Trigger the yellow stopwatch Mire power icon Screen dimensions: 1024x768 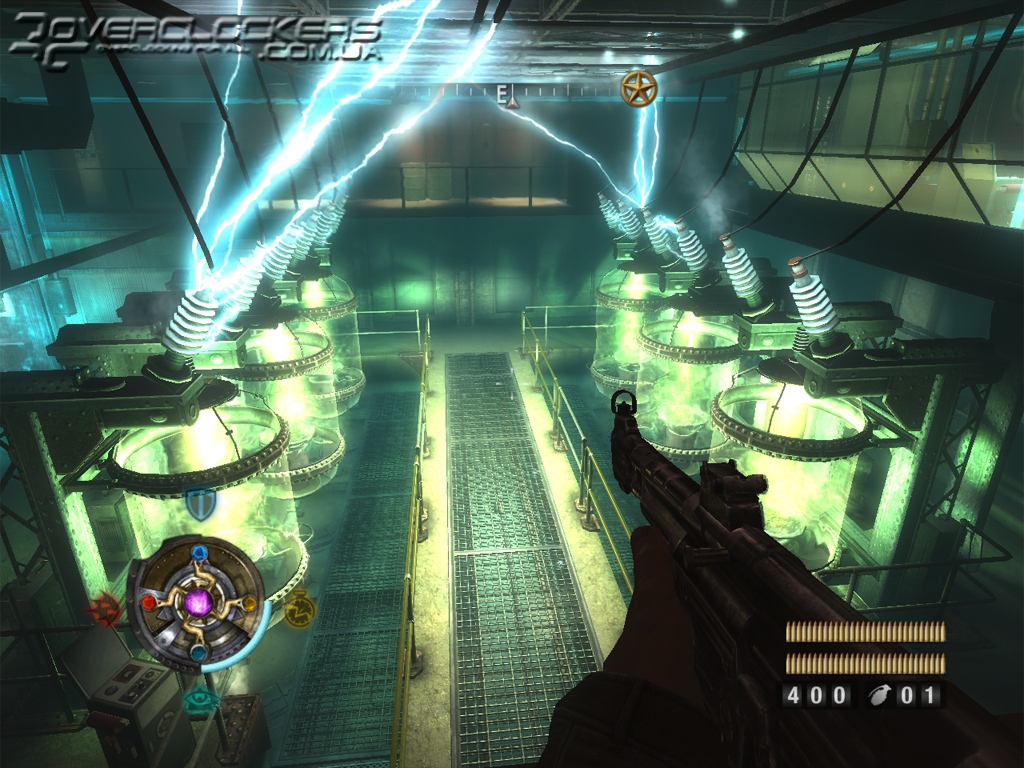pos(298,608)
